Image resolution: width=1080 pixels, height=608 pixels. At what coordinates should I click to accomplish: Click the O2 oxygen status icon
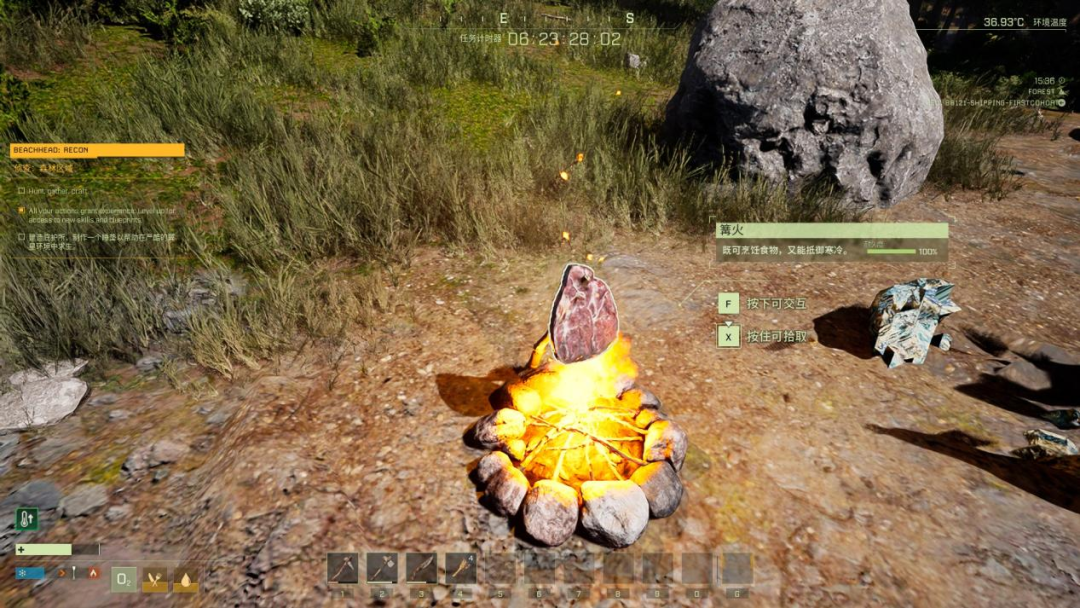(123, 579)
